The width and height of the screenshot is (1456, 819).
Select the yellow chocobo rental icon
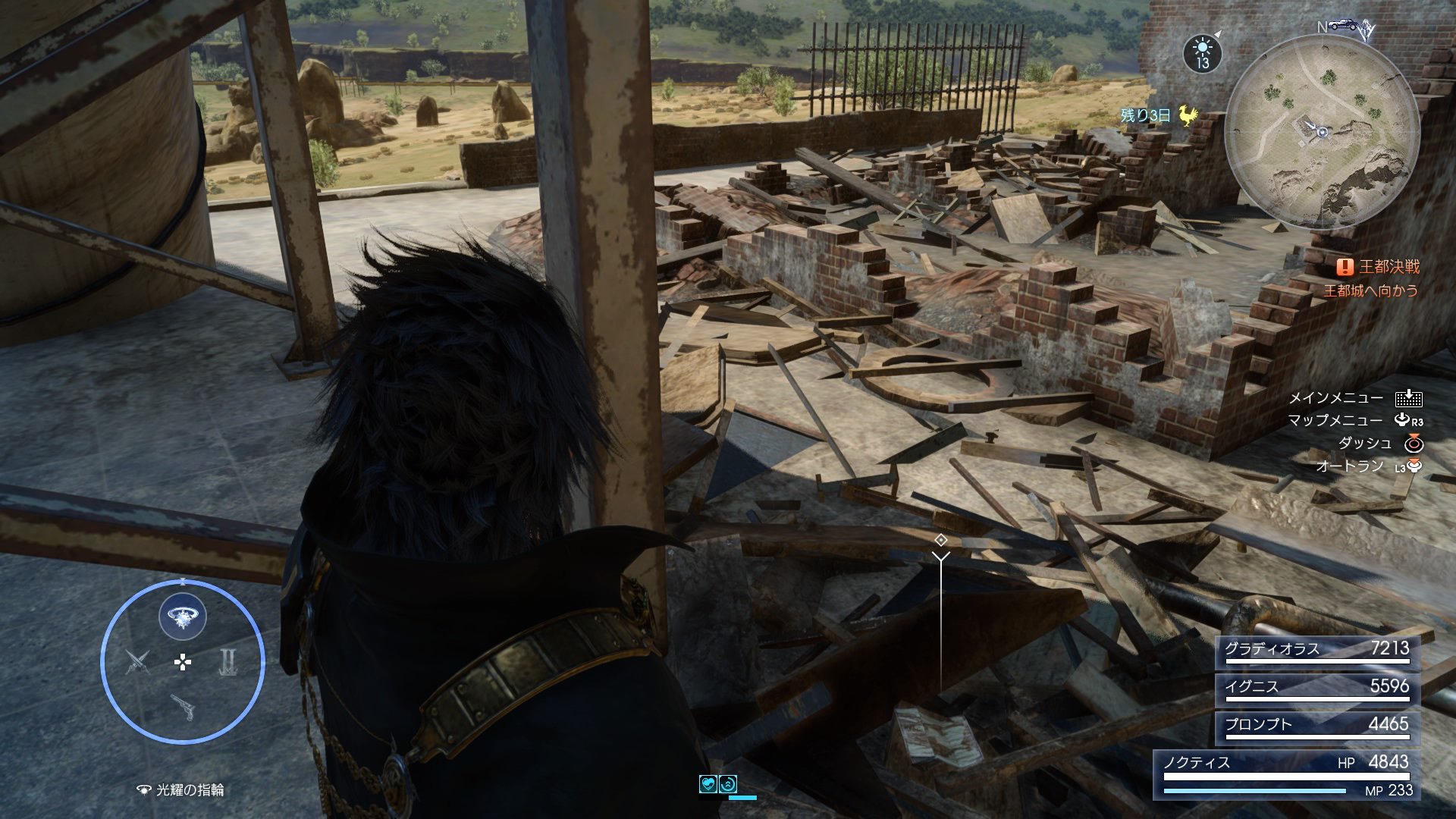pyautogui.click(x=1188, y=115)
